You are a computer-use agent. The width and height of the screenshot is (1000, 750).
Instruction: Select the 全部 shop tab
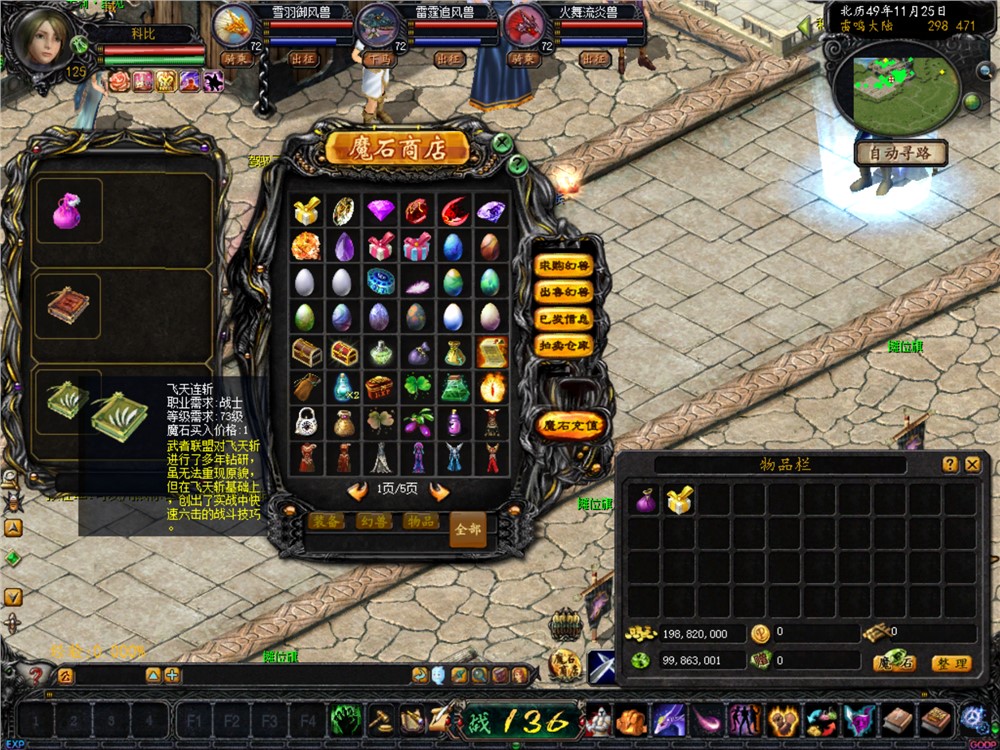467,529
